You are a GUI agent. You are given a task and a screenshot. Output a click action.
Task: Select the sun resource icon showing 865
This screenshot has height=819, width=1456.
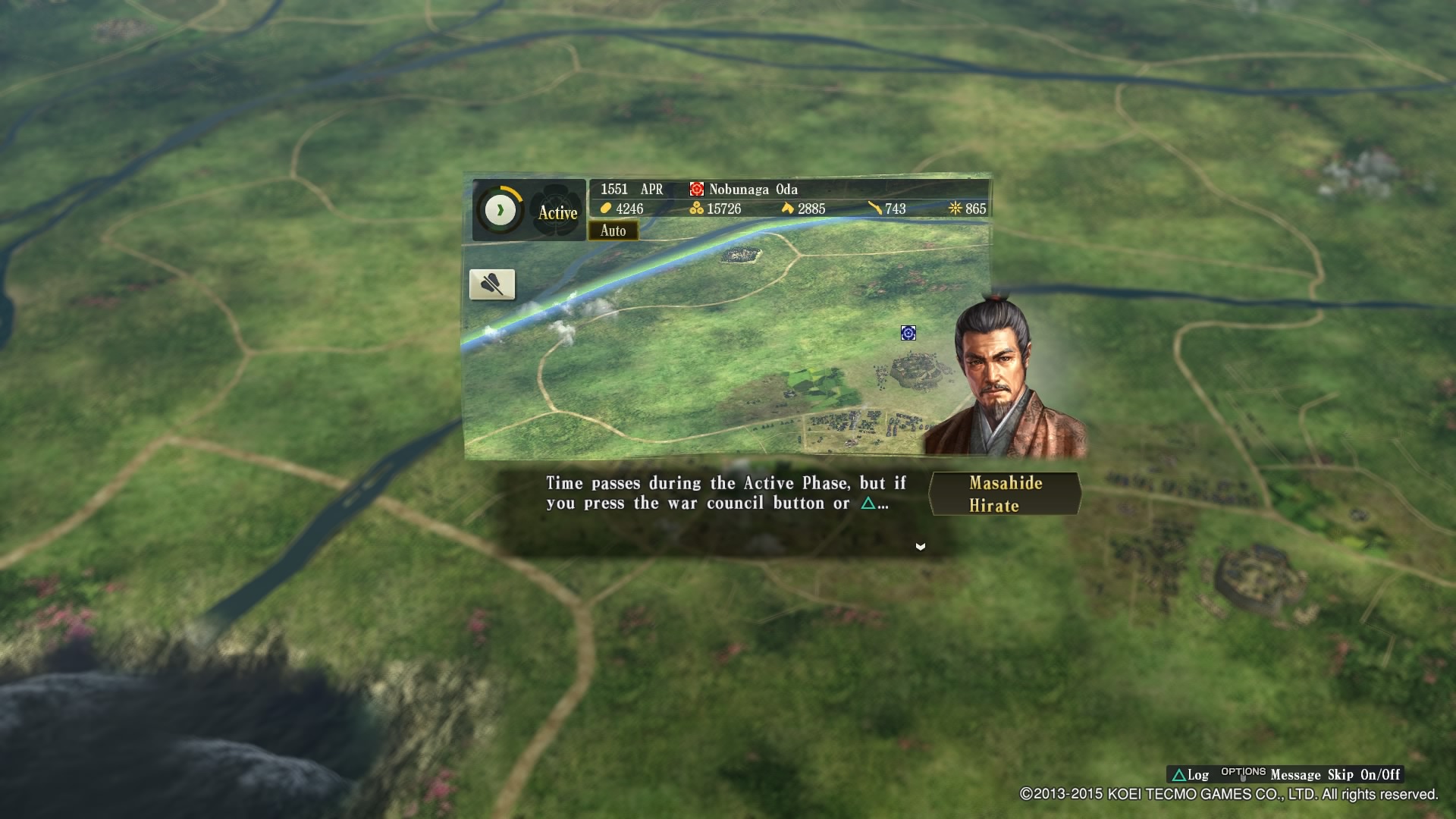coord(955,209)
